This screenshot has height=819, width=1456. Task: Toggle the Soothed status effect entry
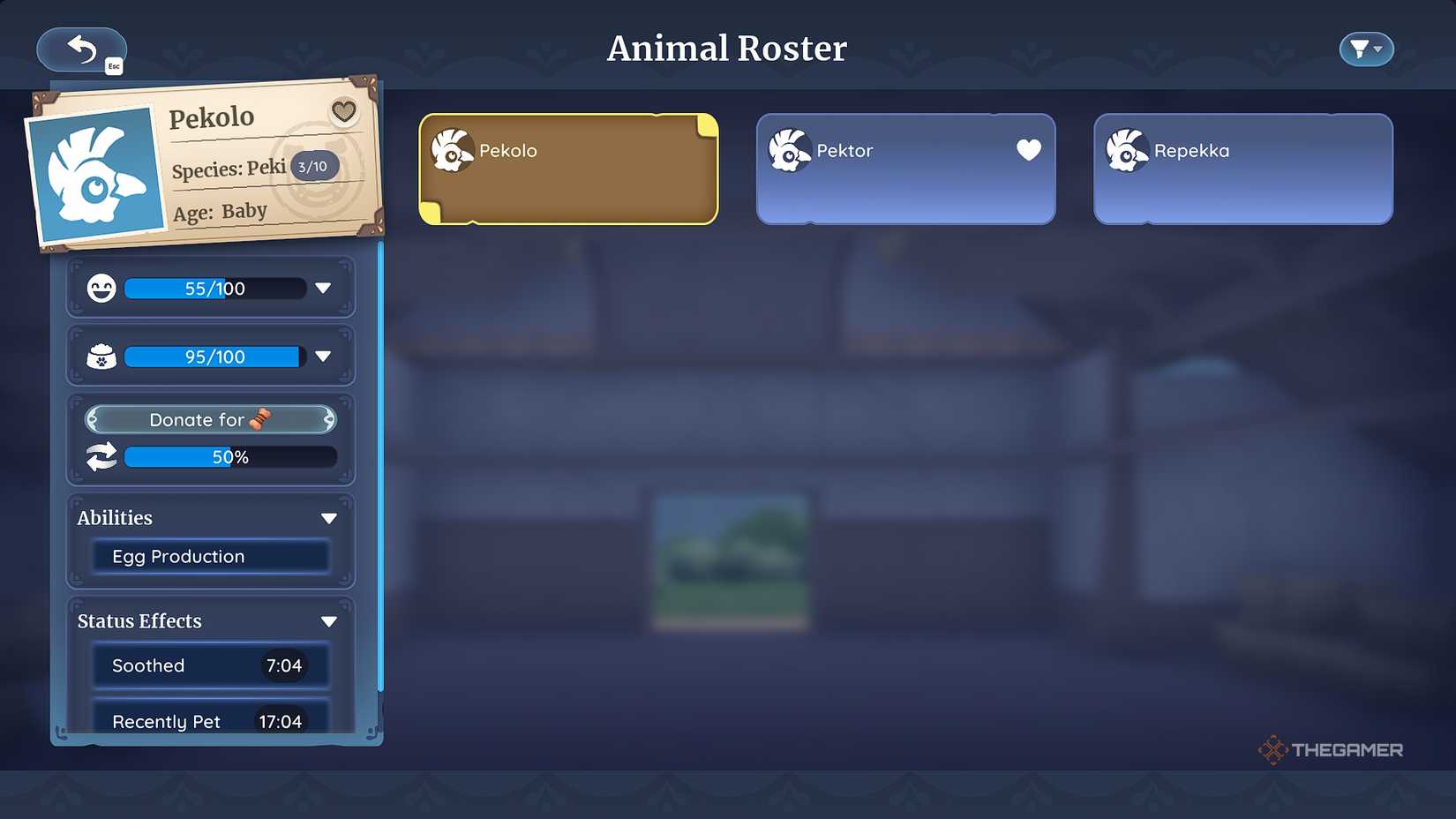pyautogui.click(x=209, y=665)
